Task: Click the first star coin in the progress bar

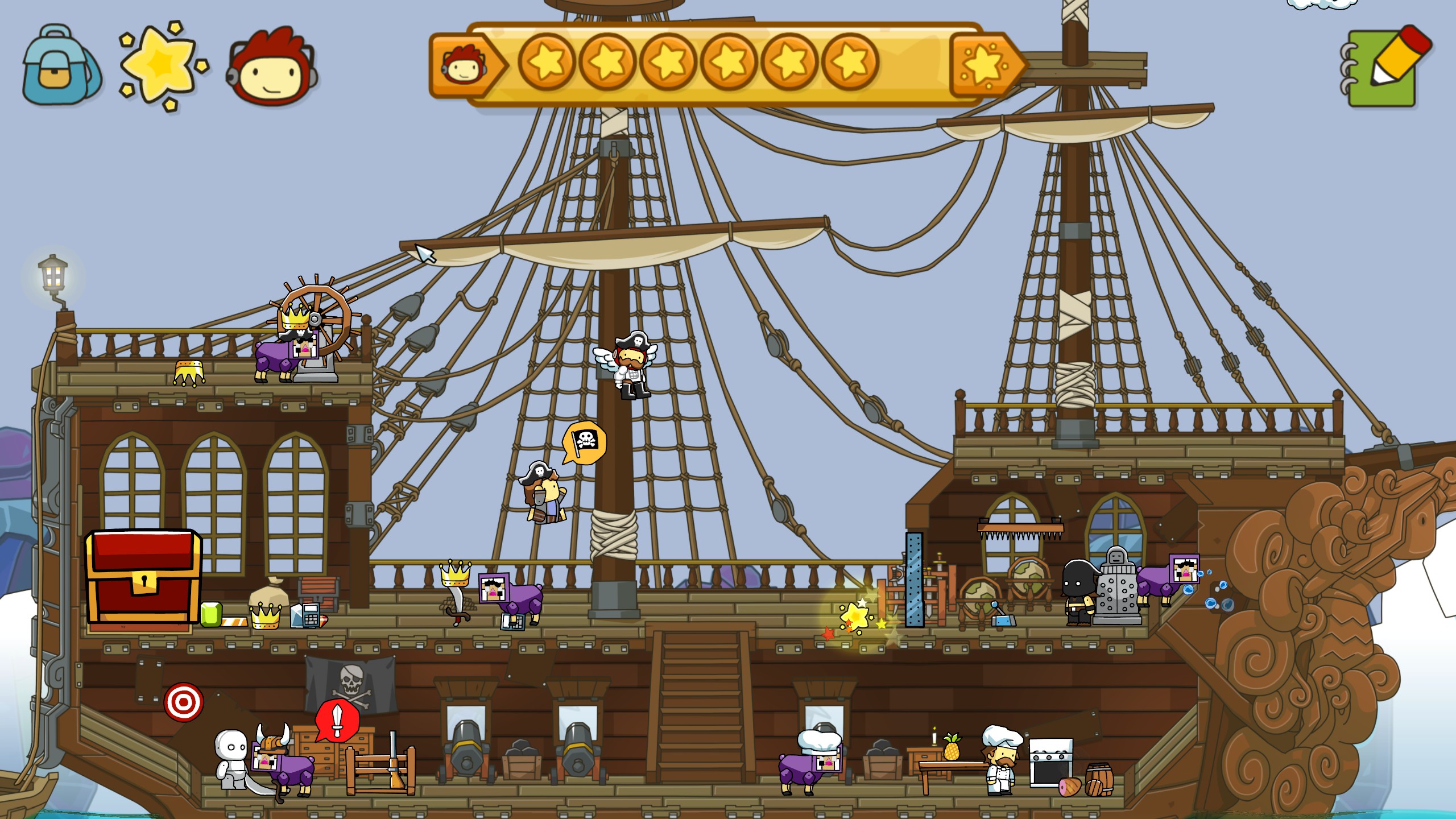Action: pos(547,63)
